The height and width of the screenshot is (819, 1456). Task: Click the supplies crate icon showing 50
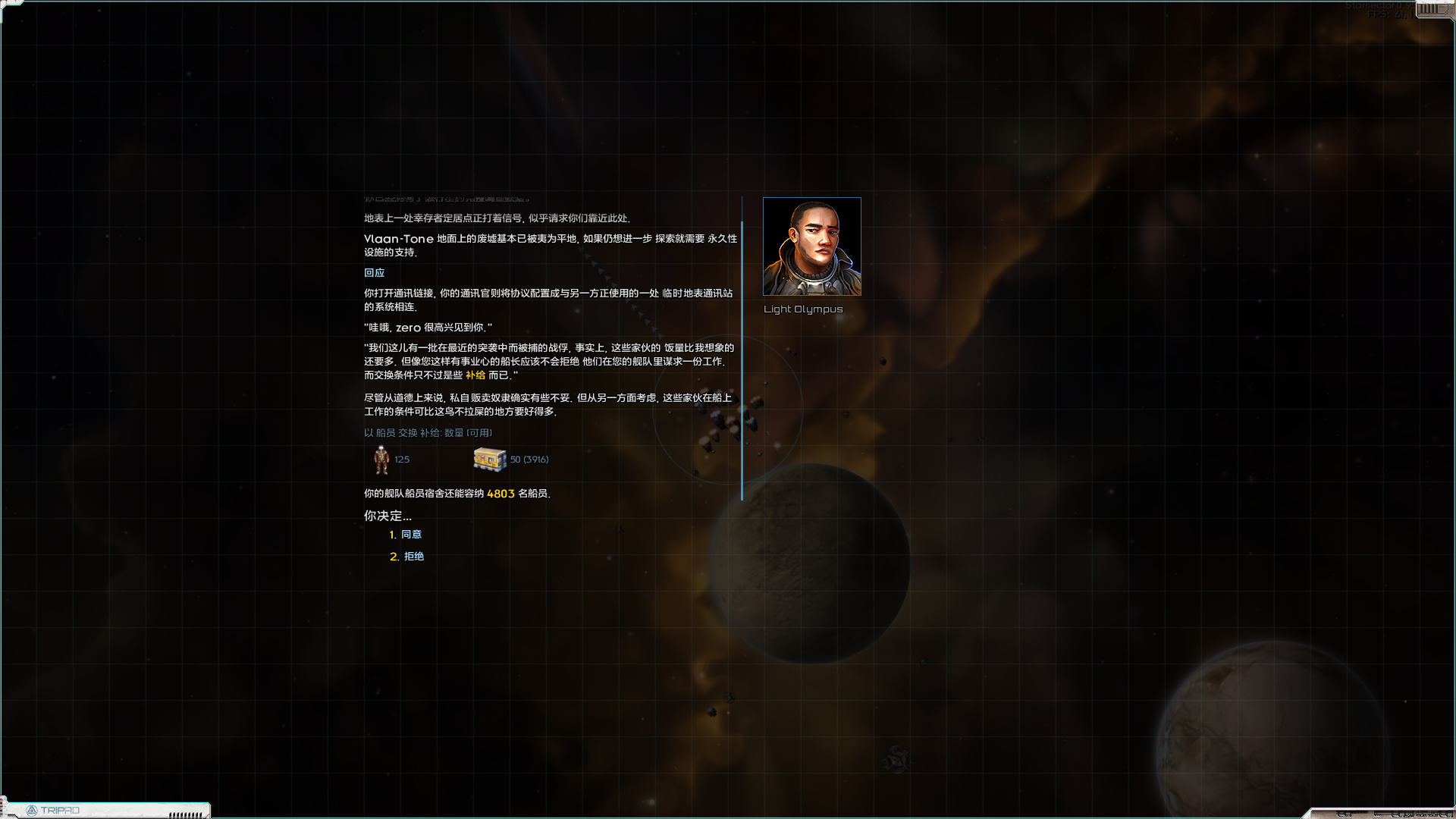coord(489,459)
